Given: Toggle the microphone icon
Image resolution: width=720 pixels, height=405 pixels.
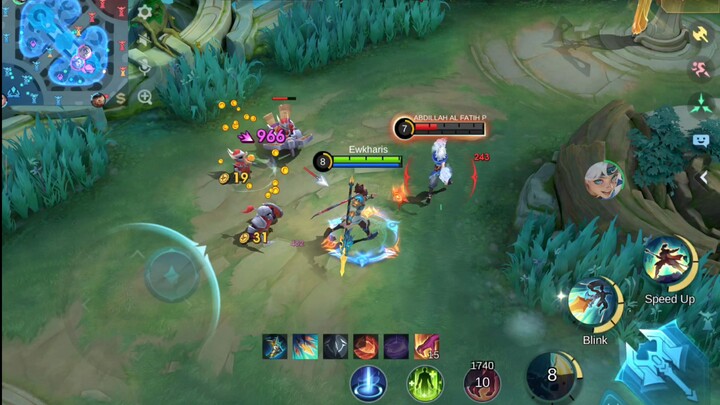Looking at the screenshot, I should (x=145, y=68).
